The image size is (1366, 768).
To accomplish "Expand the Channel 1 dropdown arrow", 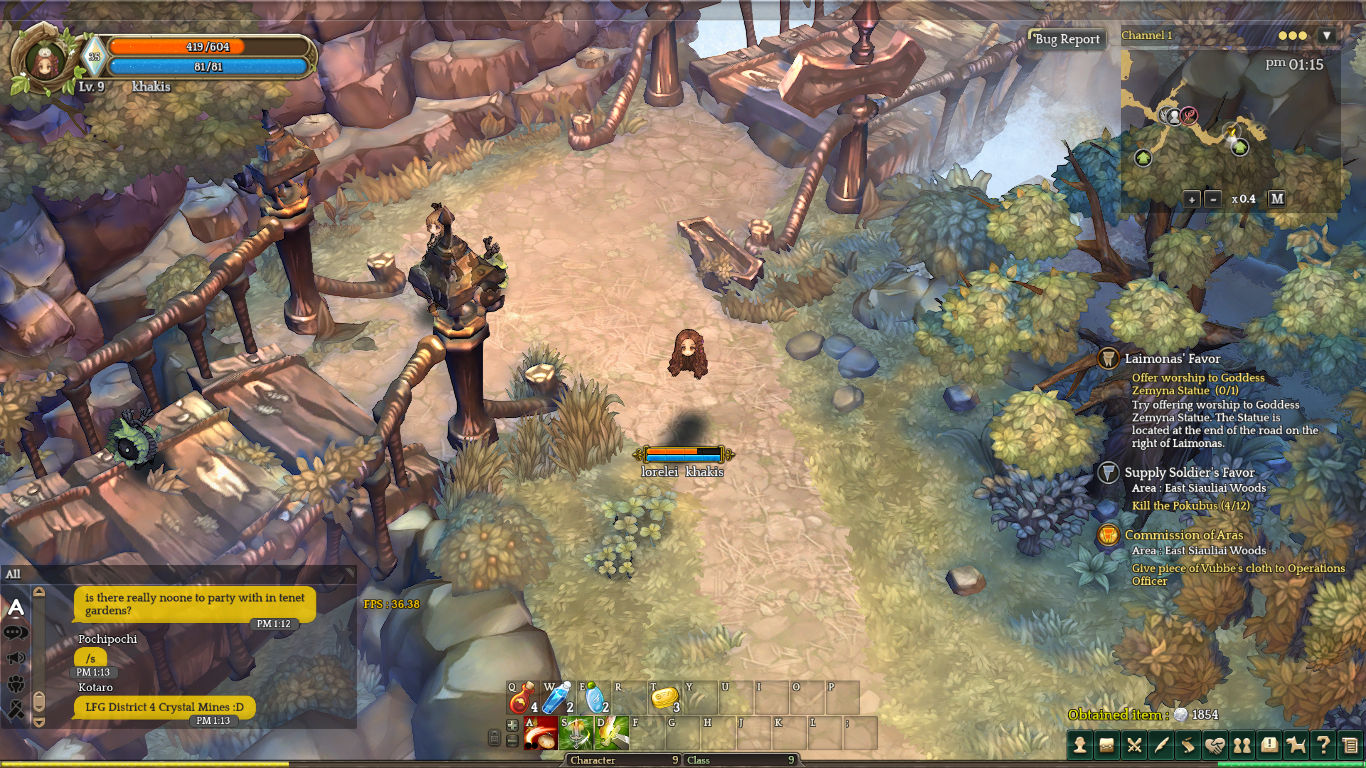I will tap(1327, 36).
